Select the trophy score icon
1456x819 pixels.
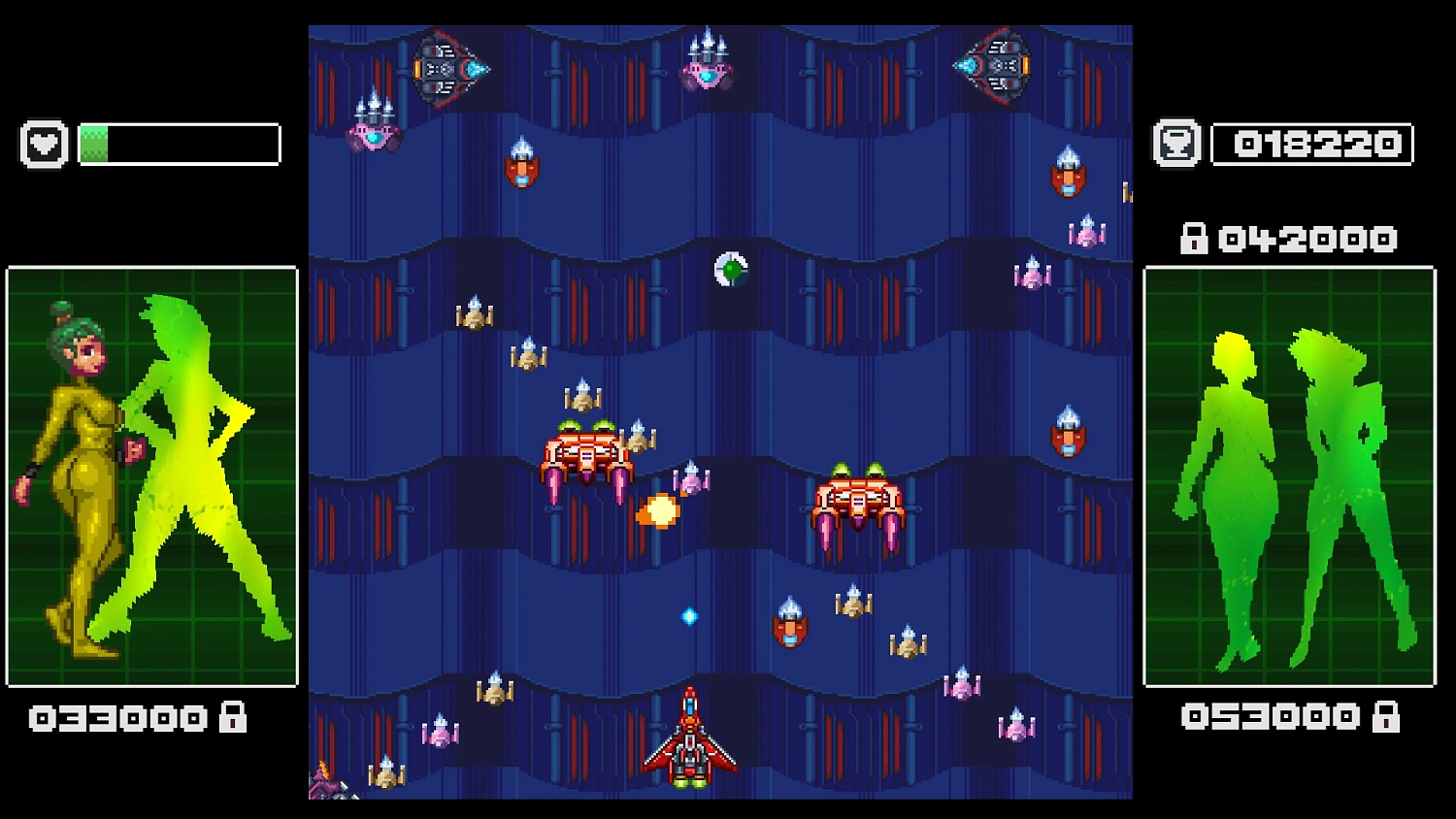click(1177, 143)
